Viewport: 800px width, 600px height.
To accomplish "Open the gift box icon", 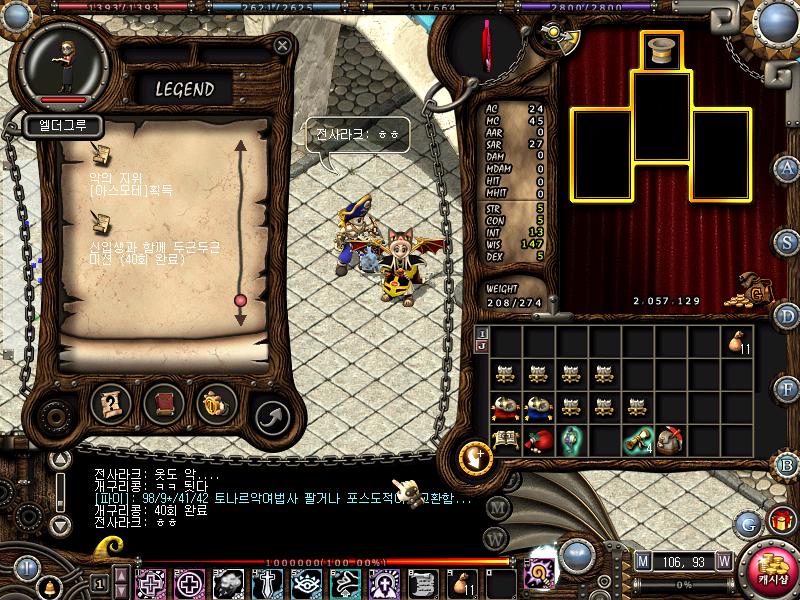I will [x=781, y=521].
